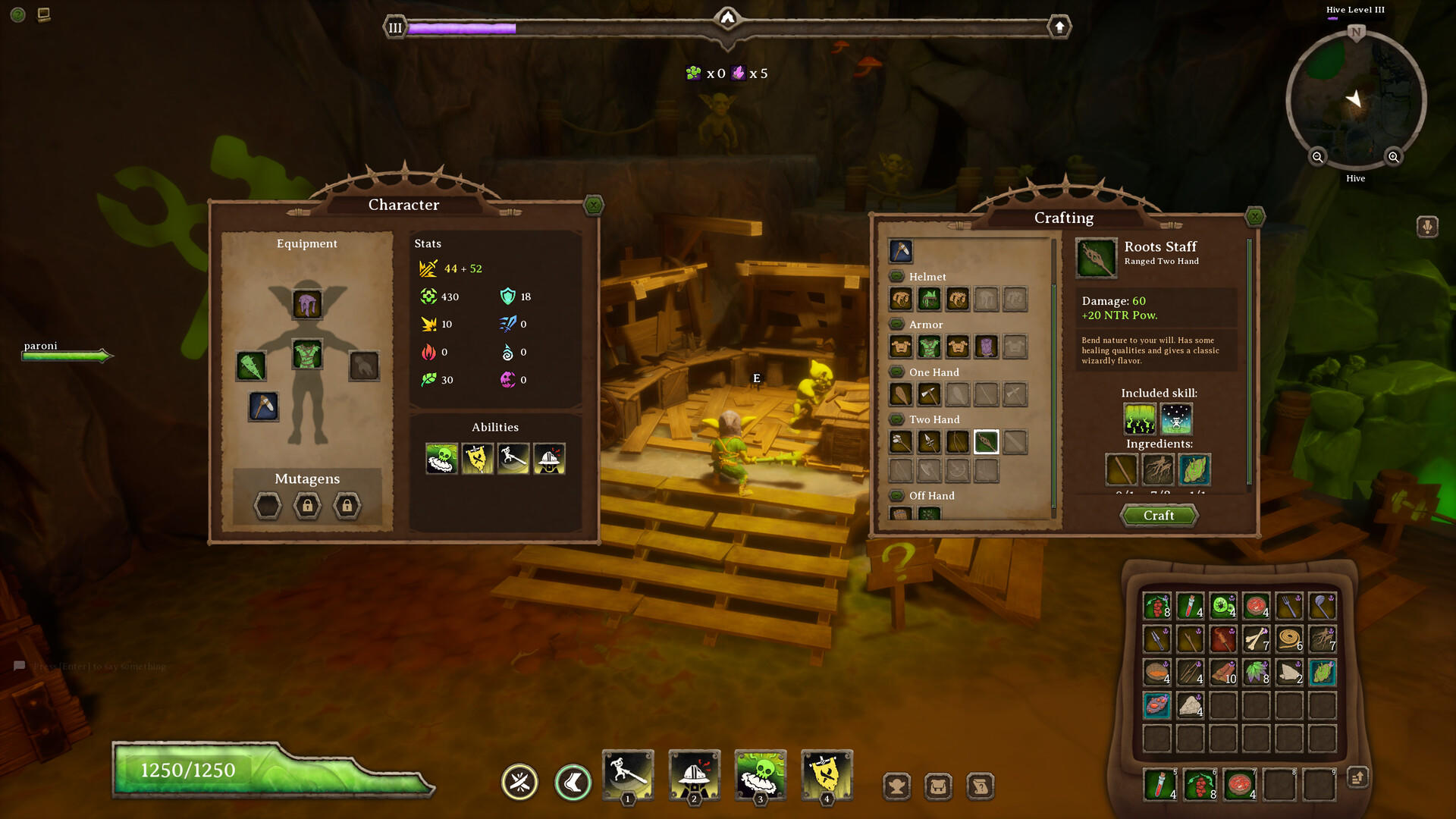Collapse the Two Hand crafting category
1456x819 pixels.
(896, 419)
